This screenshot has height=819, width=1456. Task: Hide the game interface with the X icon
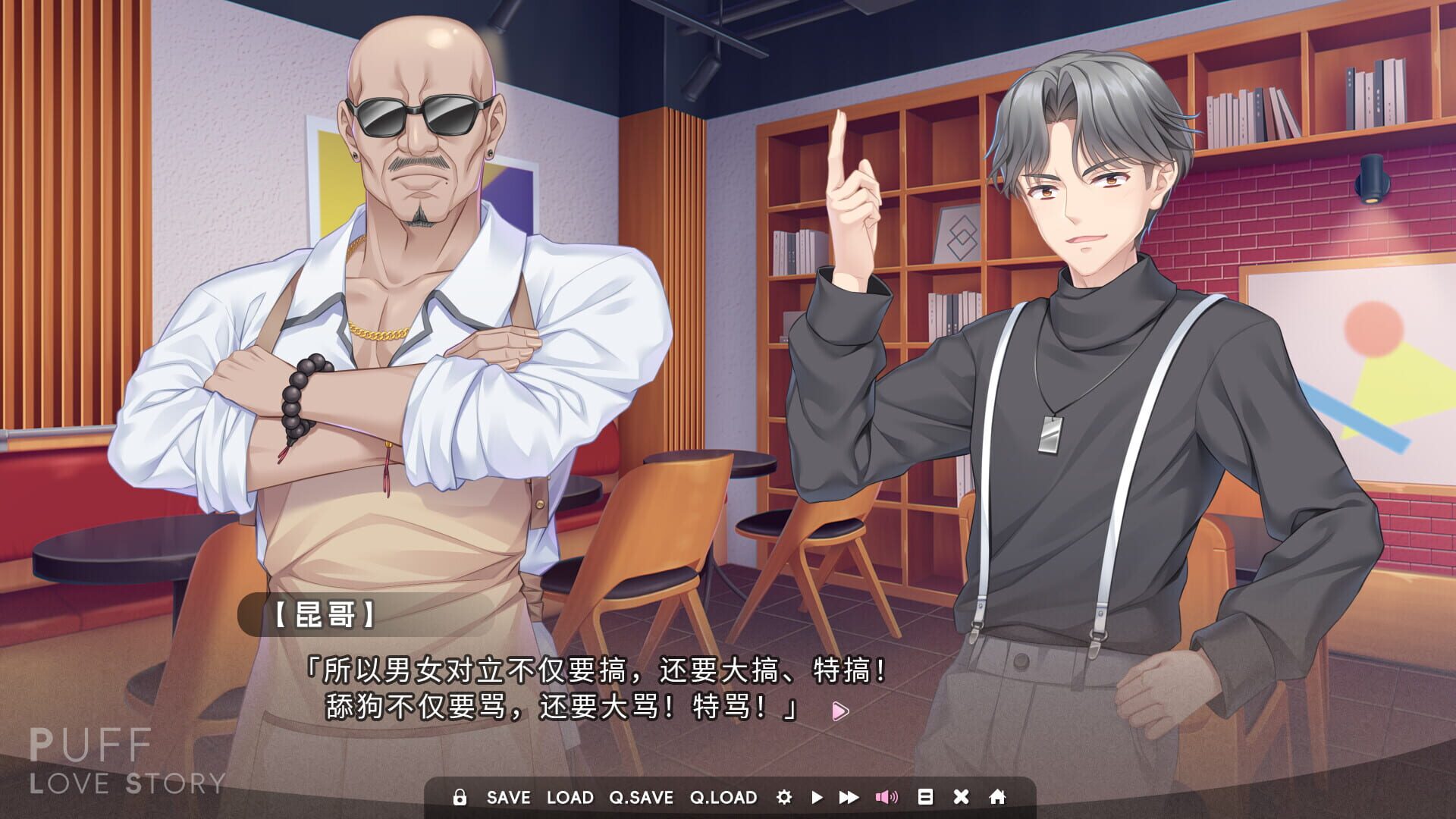(960, 797)
